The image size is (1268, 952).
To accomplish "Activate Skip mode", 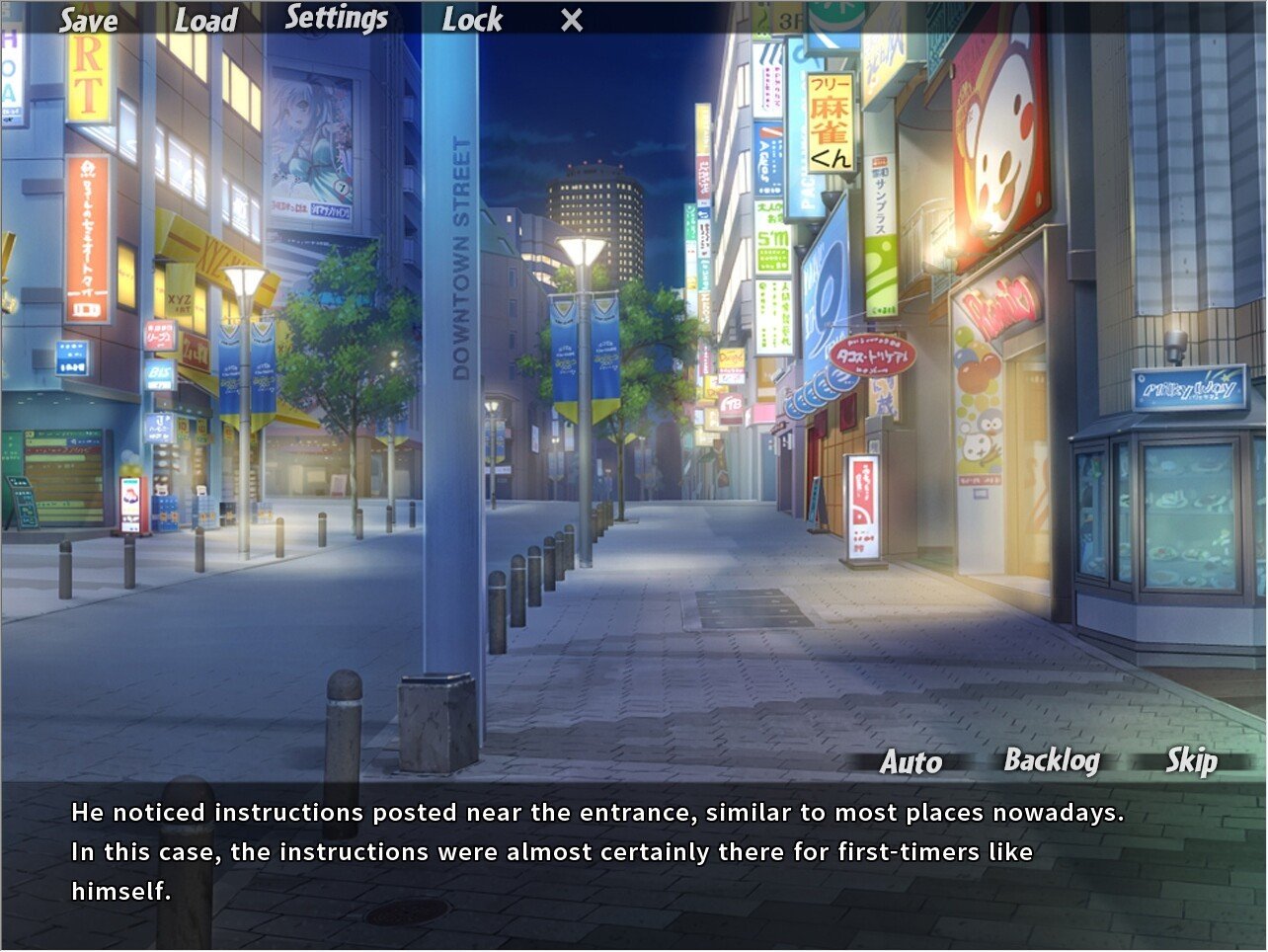I will (1191, 760).
